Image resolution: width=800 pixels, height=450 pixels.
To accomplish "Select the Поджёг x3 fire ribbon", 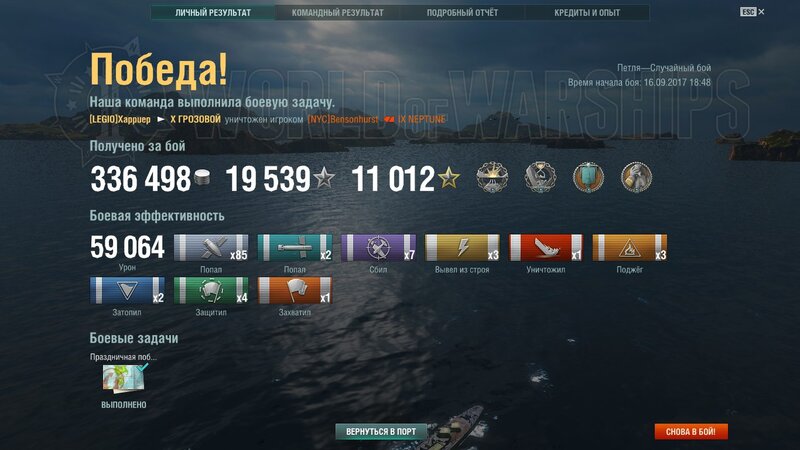I will [x=630, y=248].
